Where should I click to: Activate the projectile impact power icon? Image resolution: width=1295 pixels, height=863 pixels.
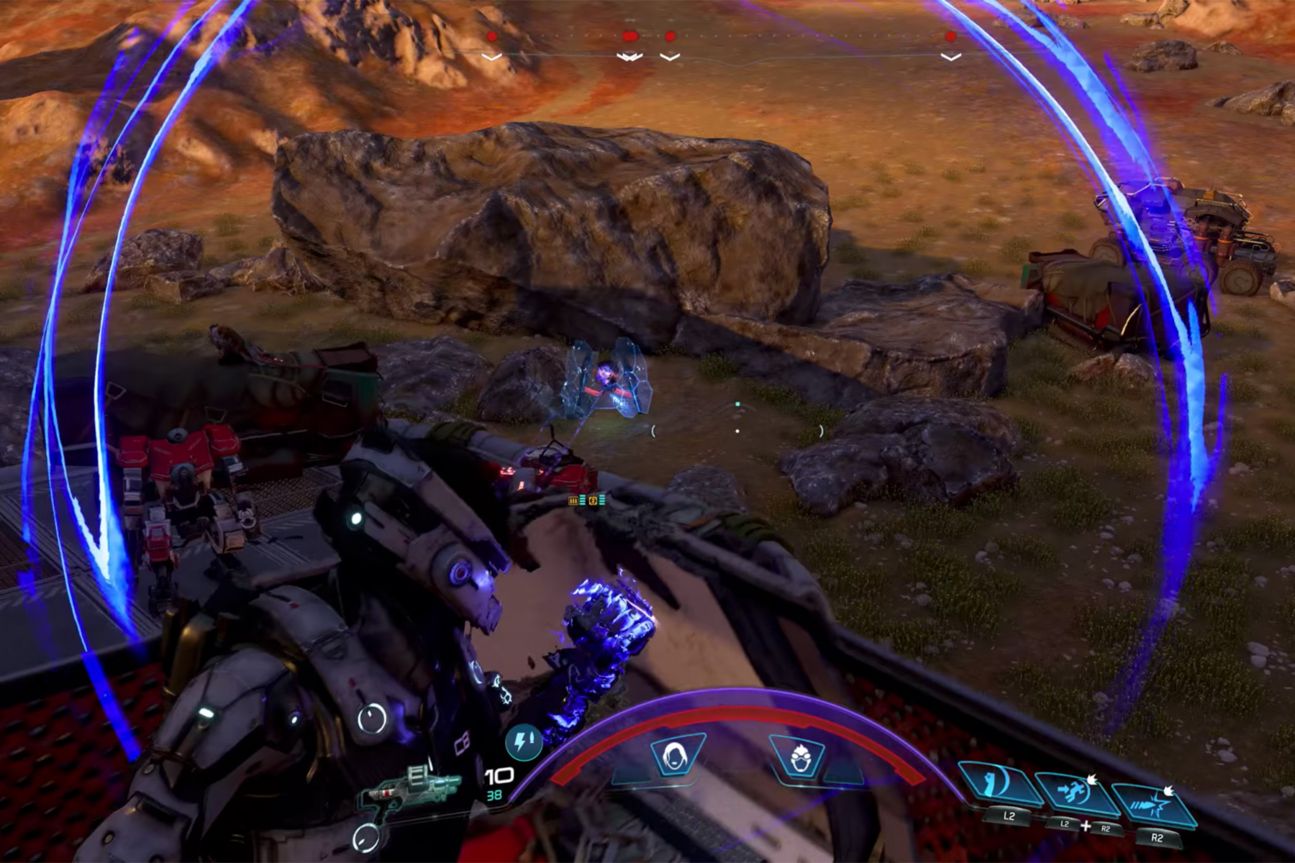(x=1154, y=804)
